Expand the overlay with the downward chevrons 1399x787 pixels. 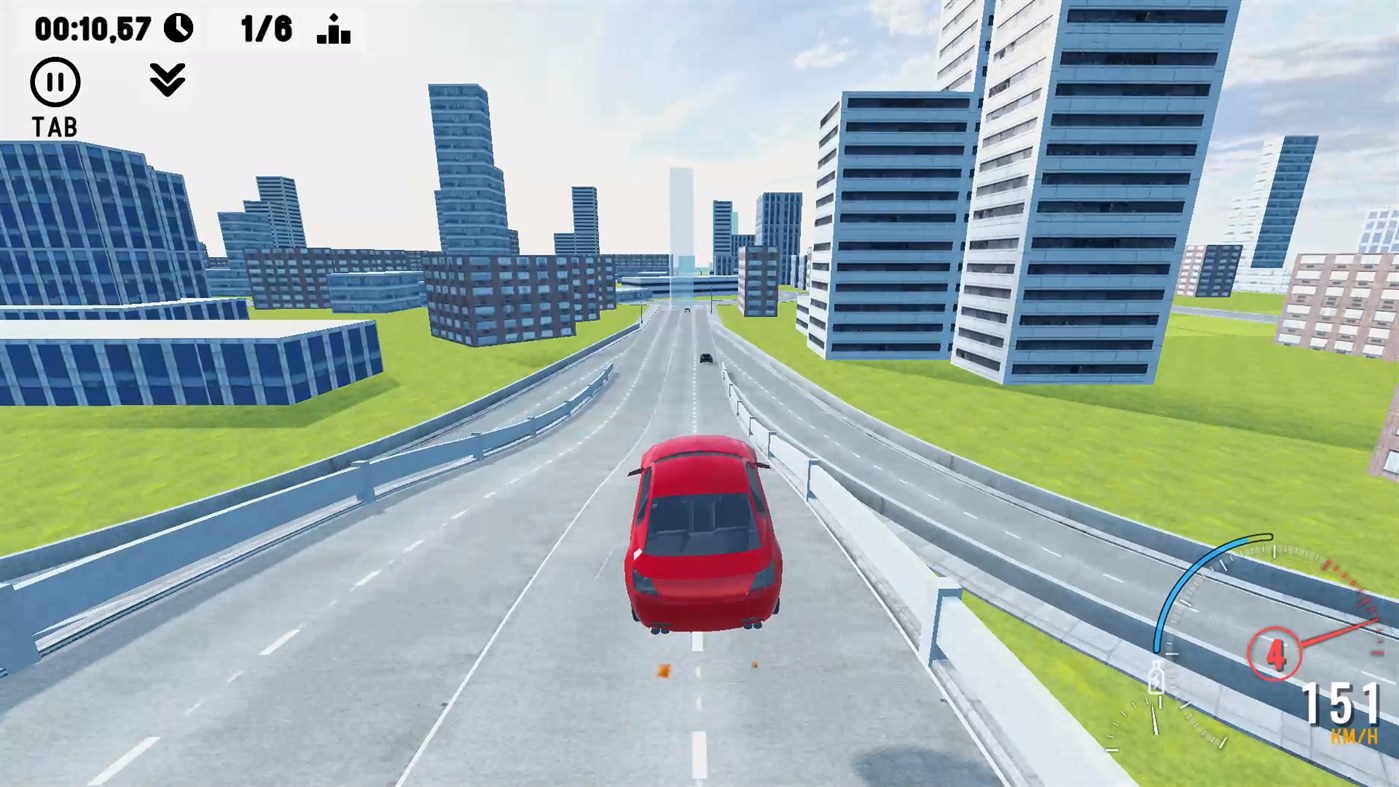click(x=167, y=79)
